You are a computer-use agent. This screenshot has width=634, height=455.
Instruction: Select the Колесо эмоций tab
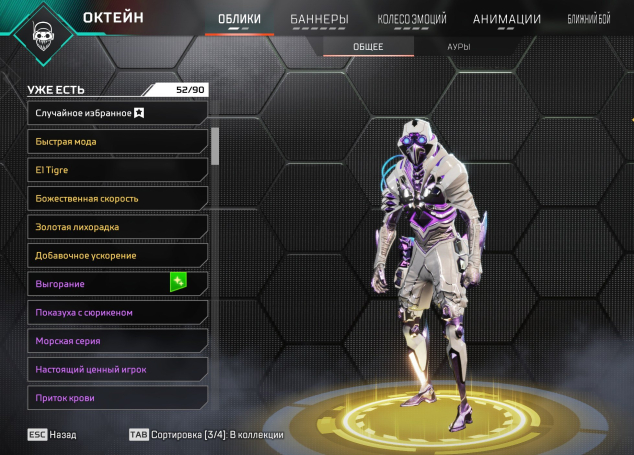coord(412,19)
